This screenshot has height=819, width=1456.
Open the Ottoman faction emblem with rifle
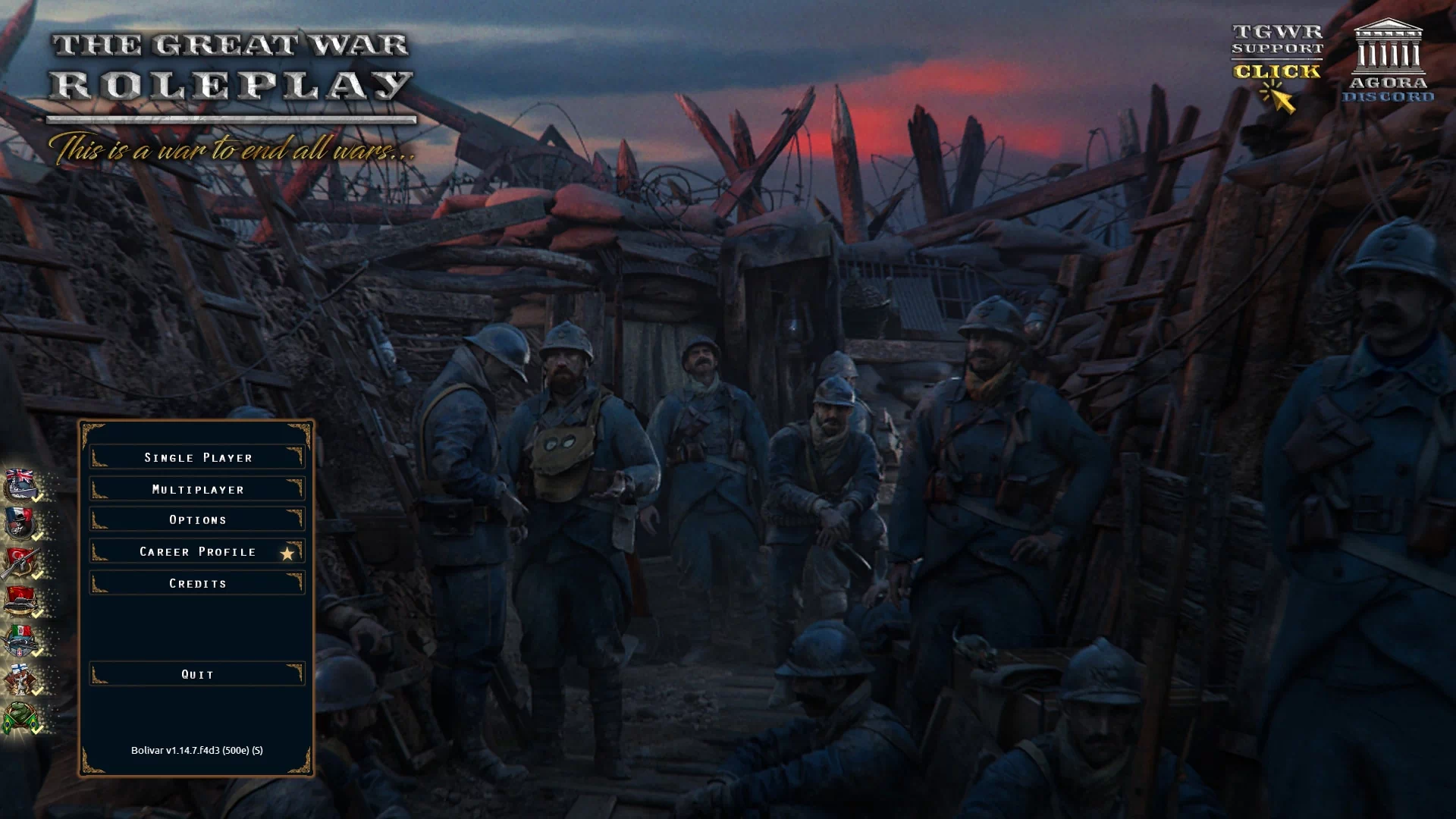point(21,561)
